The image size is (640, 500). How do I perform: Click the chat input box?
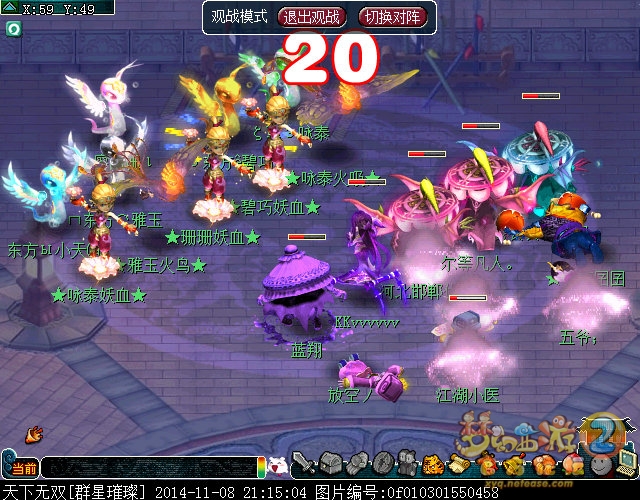pyautogui.click(x=148, y=467)
